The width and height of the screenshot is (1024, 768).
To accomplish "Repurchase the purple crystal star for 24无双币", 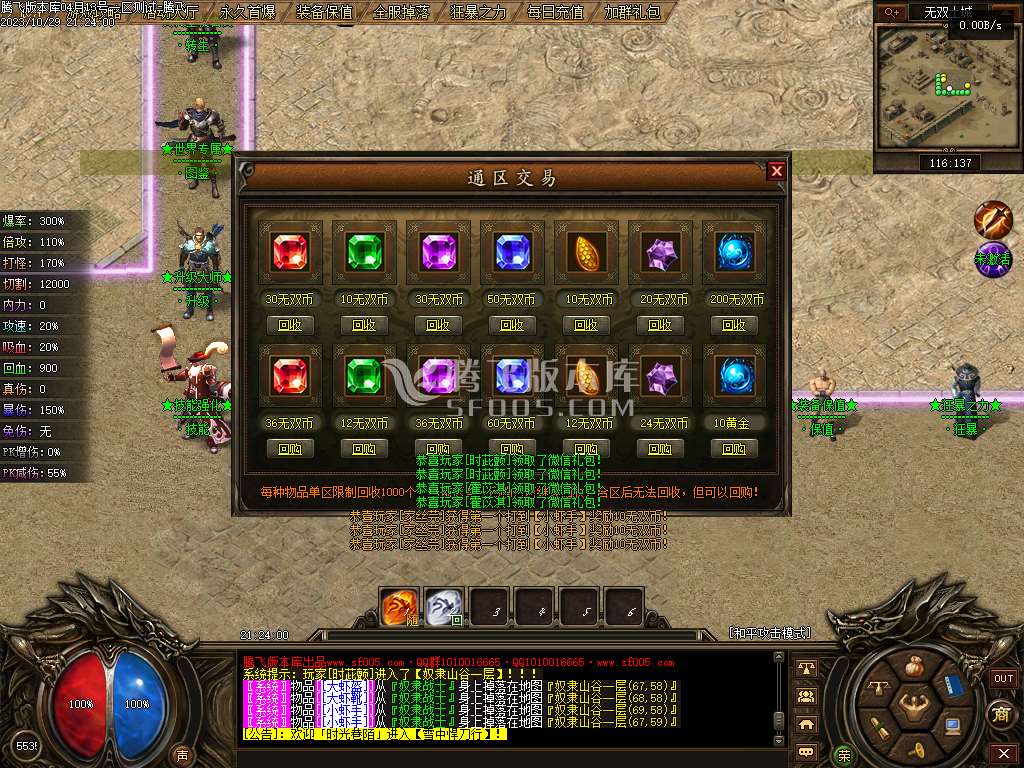I will 660,449.
